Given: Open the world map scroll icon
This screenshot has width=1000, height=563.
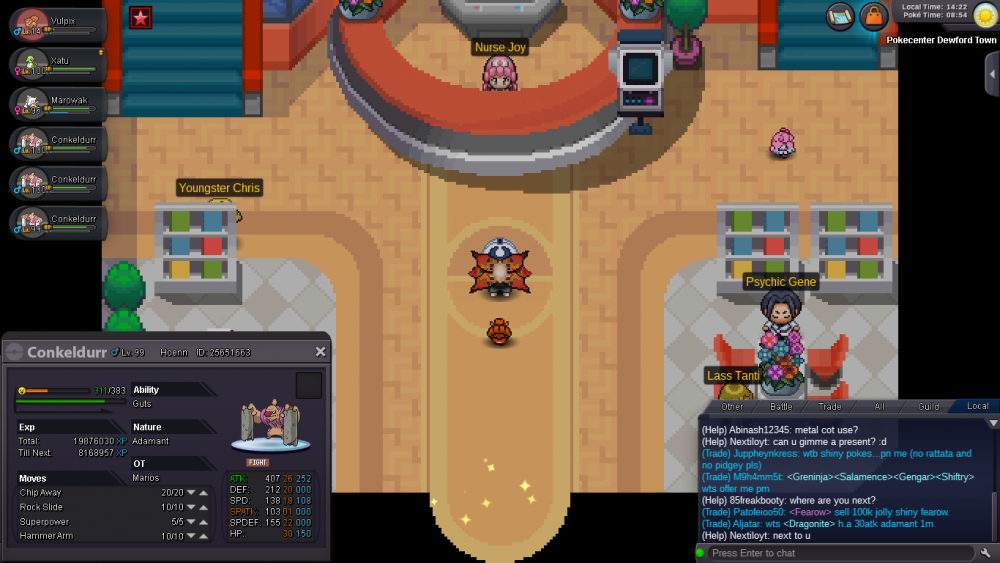Looking at the screenshot, I should click(841, 16).
